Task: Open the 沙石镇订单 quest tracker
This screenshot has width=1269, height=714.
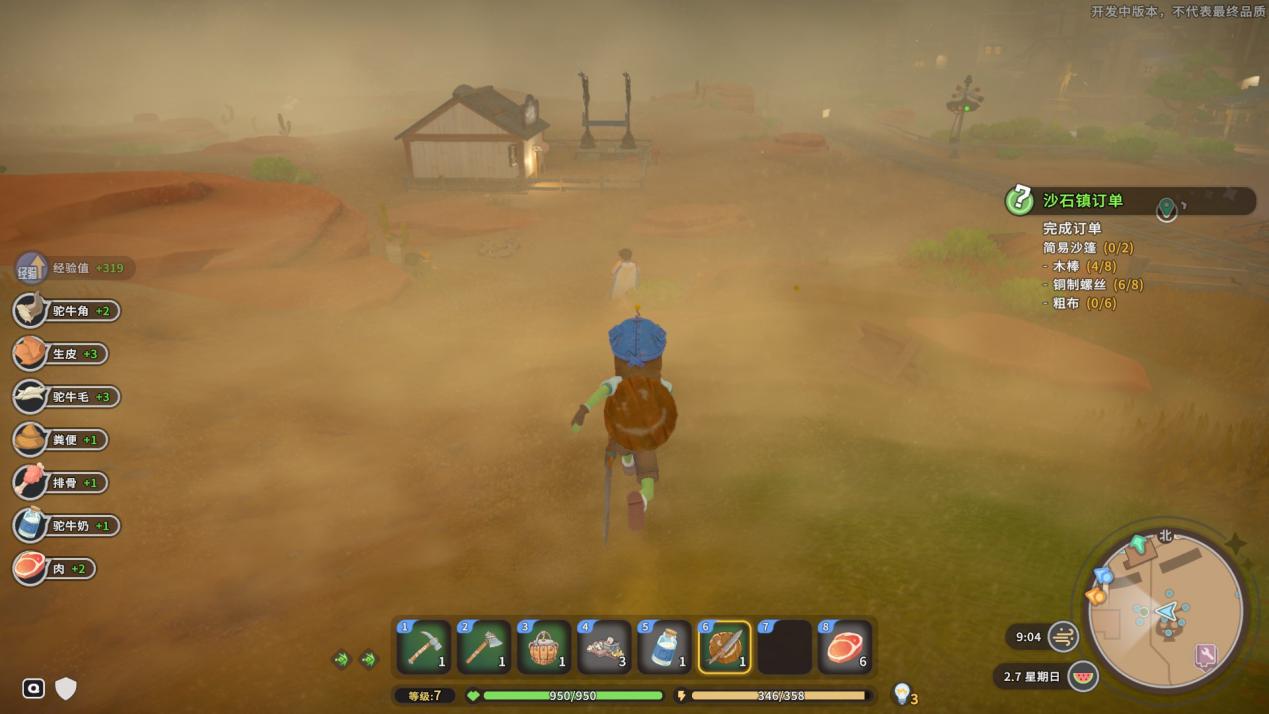Action: (x=1083, y=201)
